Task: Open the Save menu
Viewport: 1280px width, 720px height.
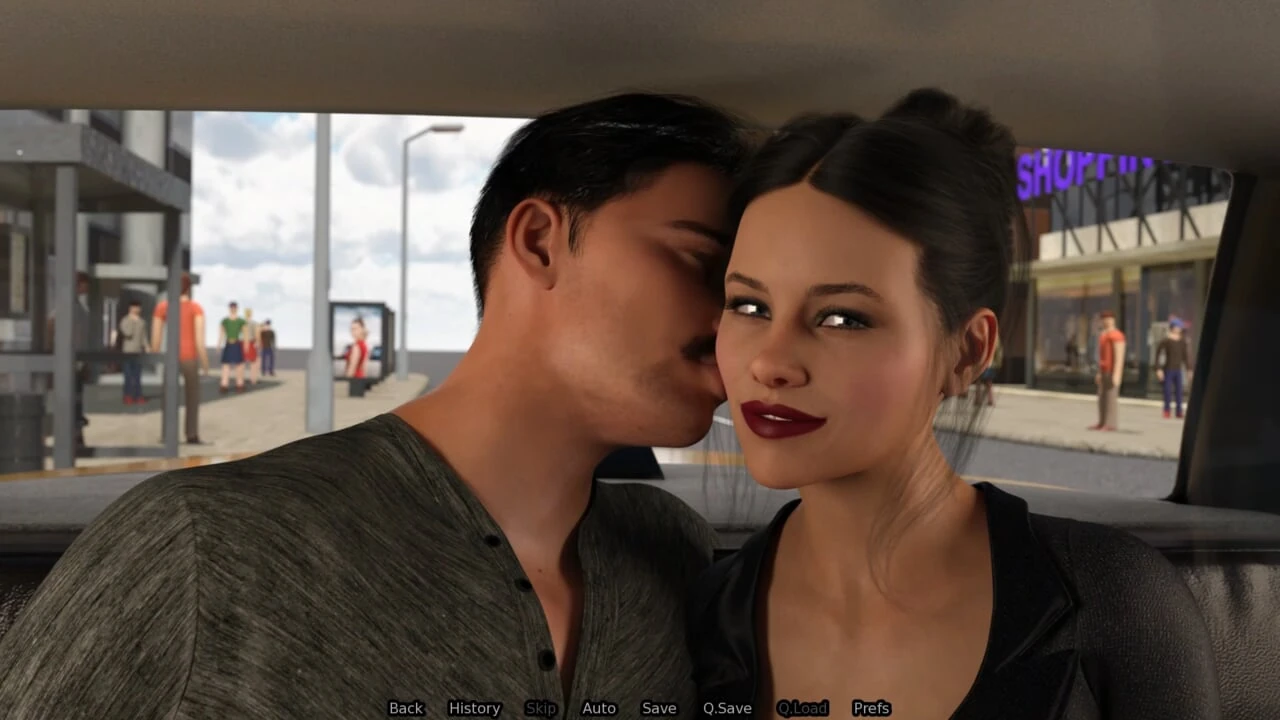Action: point(659,708)
